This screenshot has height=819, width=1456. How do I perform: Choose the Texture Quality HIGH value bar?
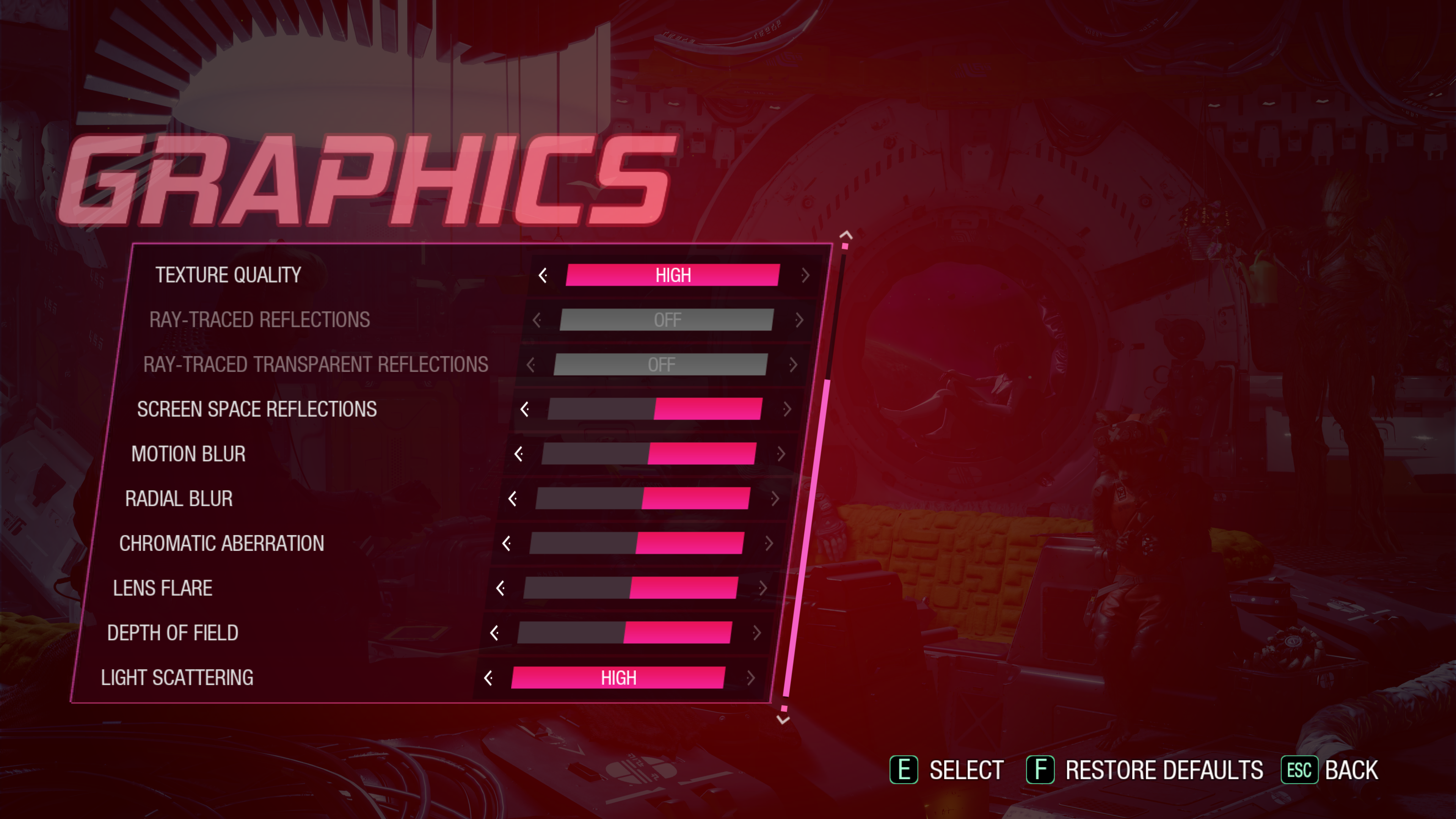[673, 275]
